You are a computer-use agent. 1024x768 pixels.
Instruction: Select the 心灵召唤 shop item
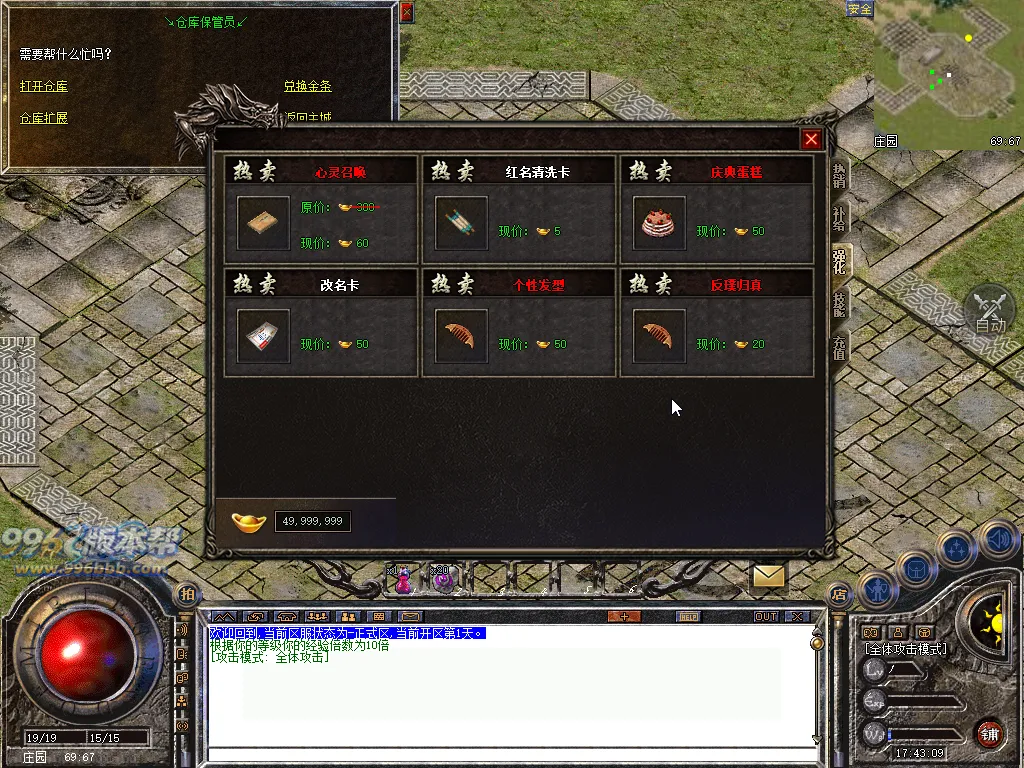(x=264, y=222)
